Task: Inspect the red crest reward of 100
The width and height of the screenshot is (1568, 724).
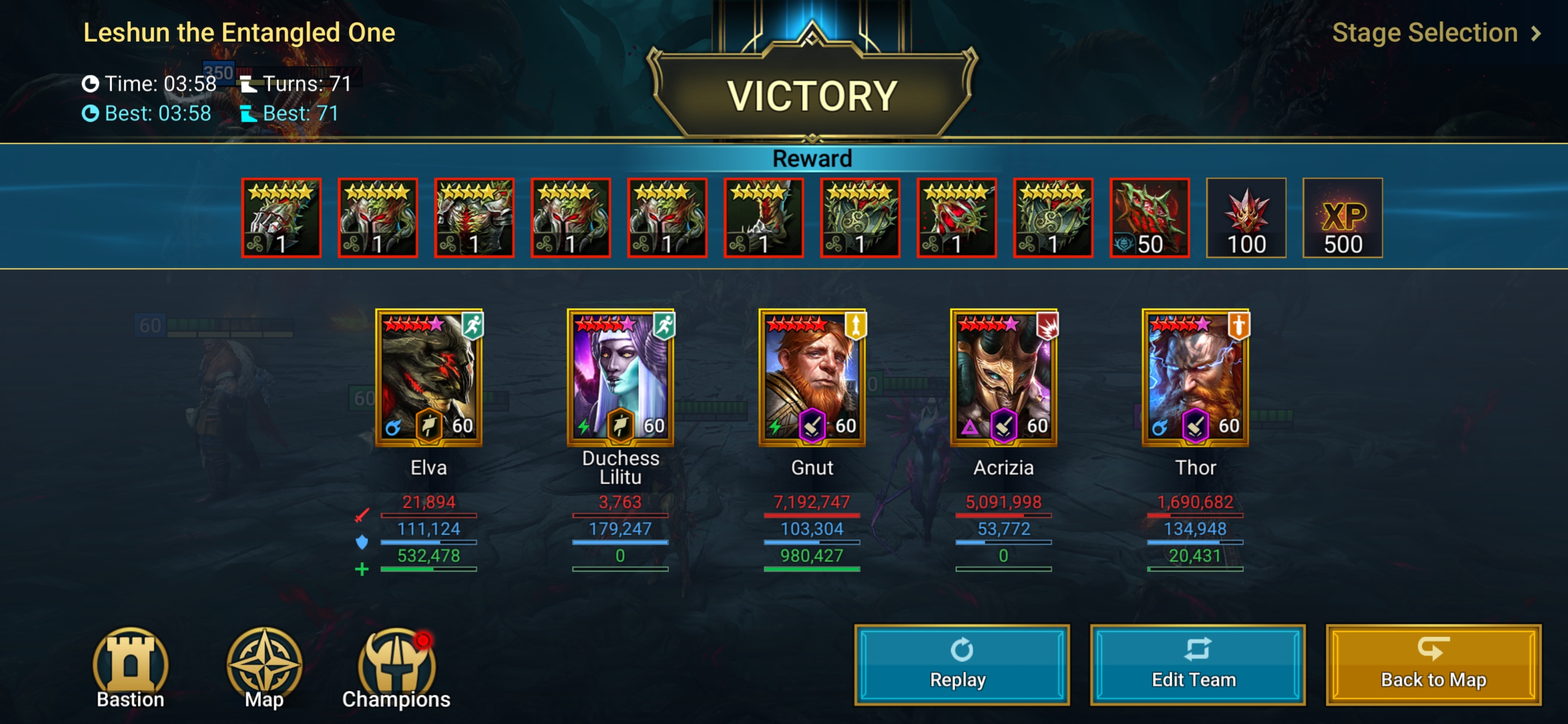Action: tap(1245, 218)
